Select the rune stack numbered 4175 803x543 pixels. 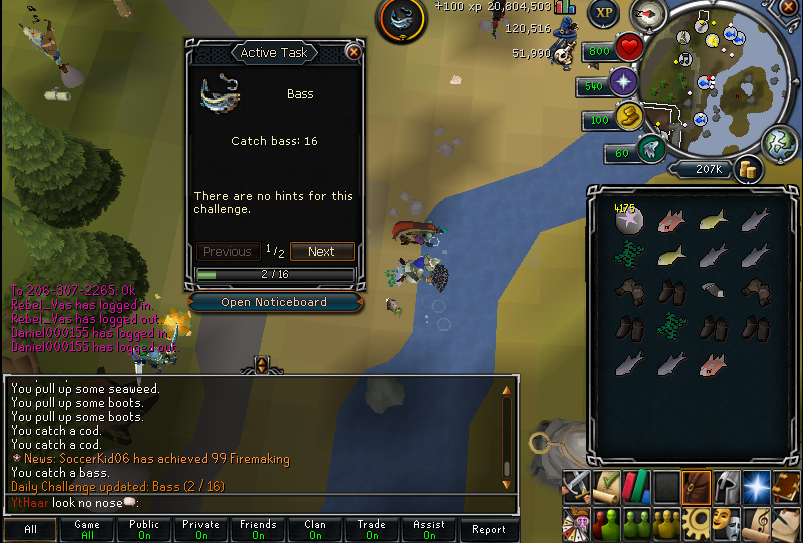click(630, 220)
